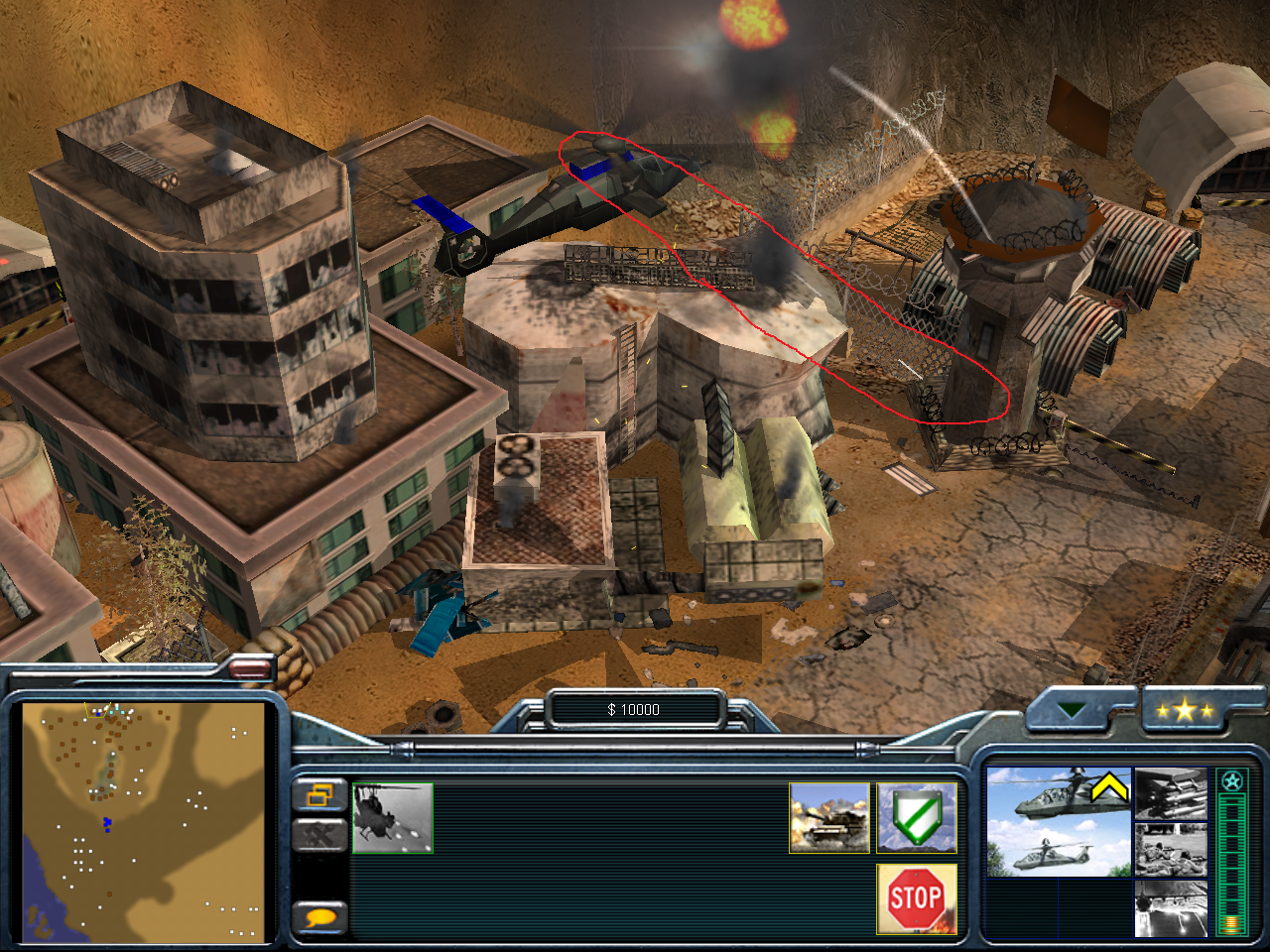The width and height of the screenshot is (1270, 952).
Task: Click the rocket pods upgrade icon
Action: point(1171,794)
